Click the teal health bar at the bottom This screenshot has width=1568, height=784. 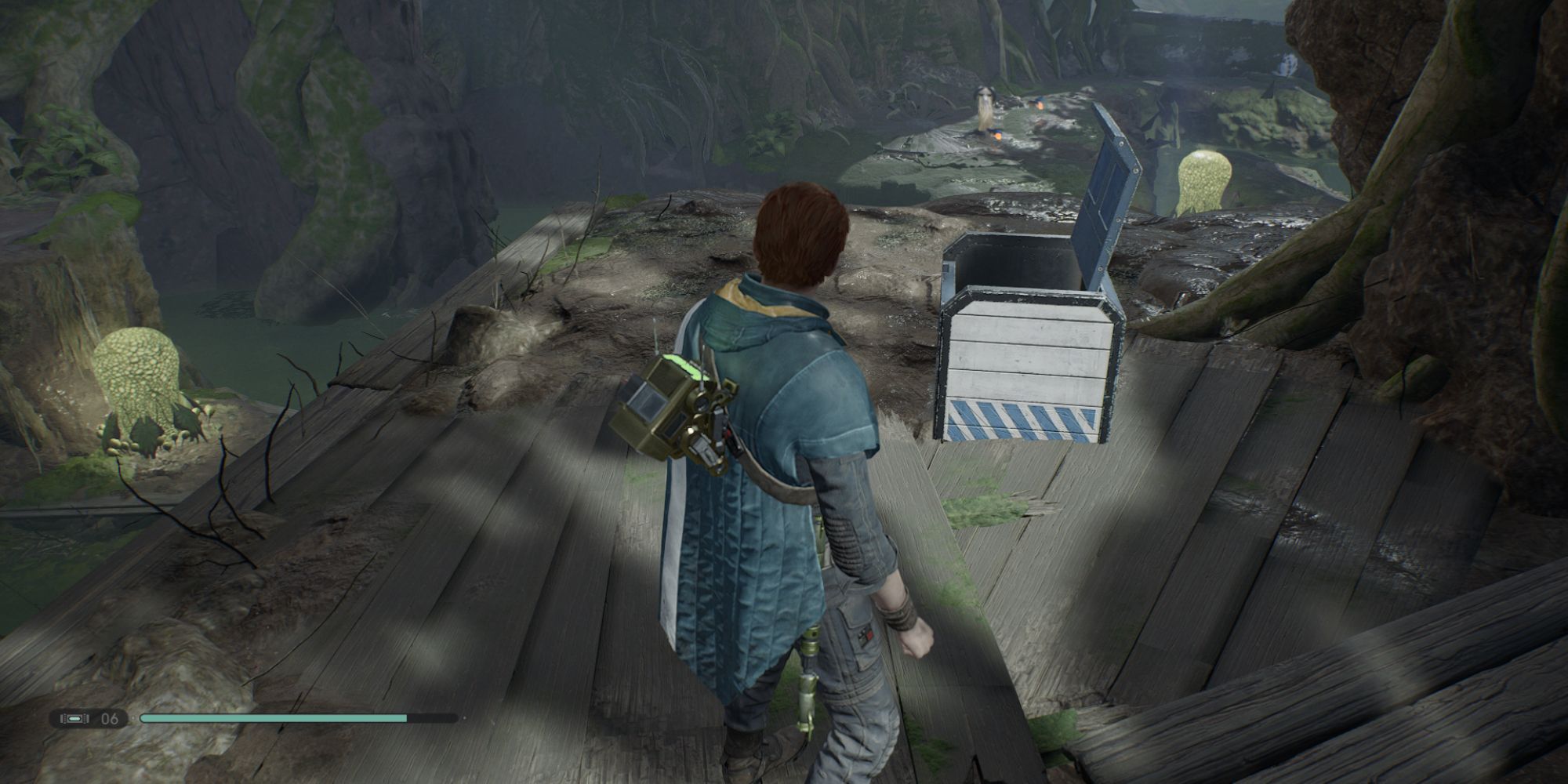click(x=274, y=717)
